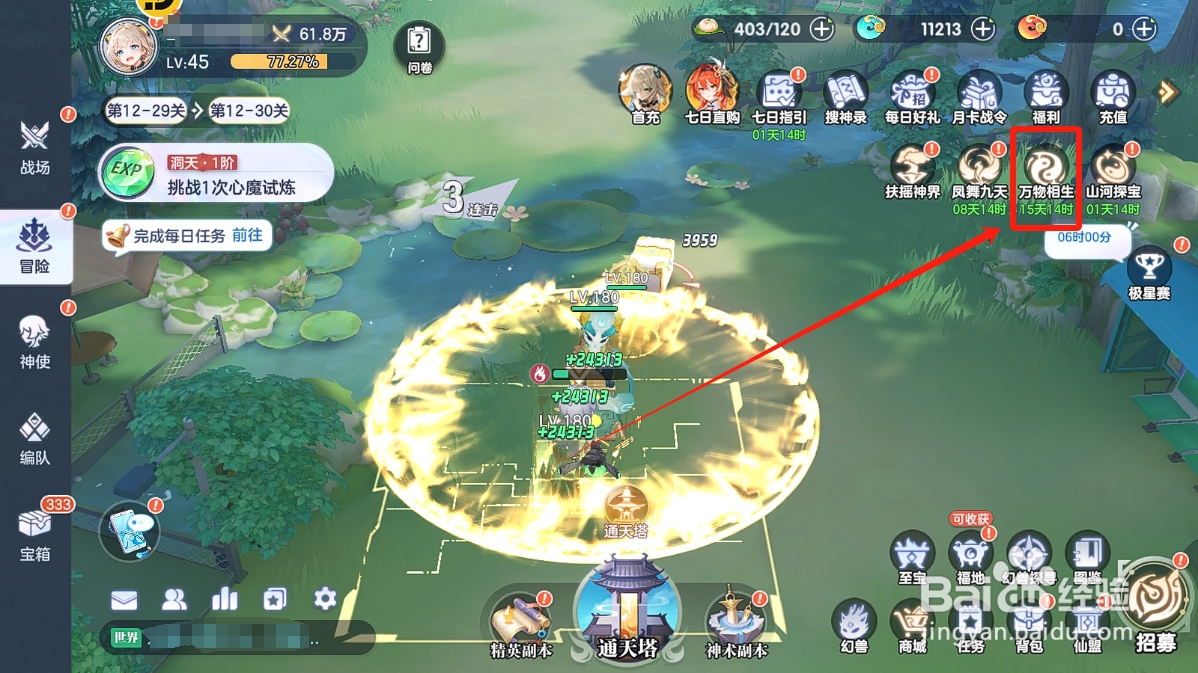
Task: Open the 战场 battlefield menu
Action: (35, 145)
